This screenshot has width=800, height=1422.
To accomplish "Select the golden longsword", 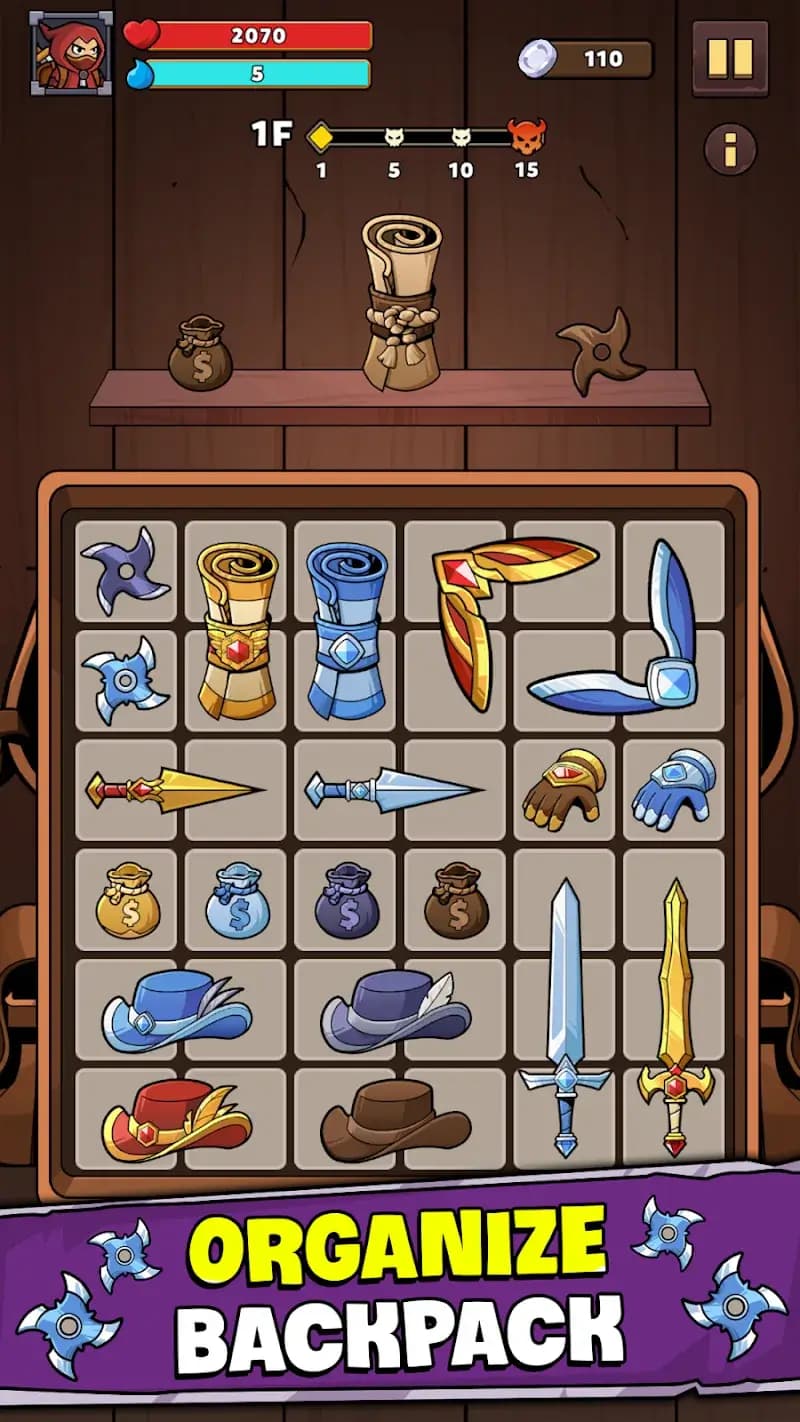I will (676, 1015).
